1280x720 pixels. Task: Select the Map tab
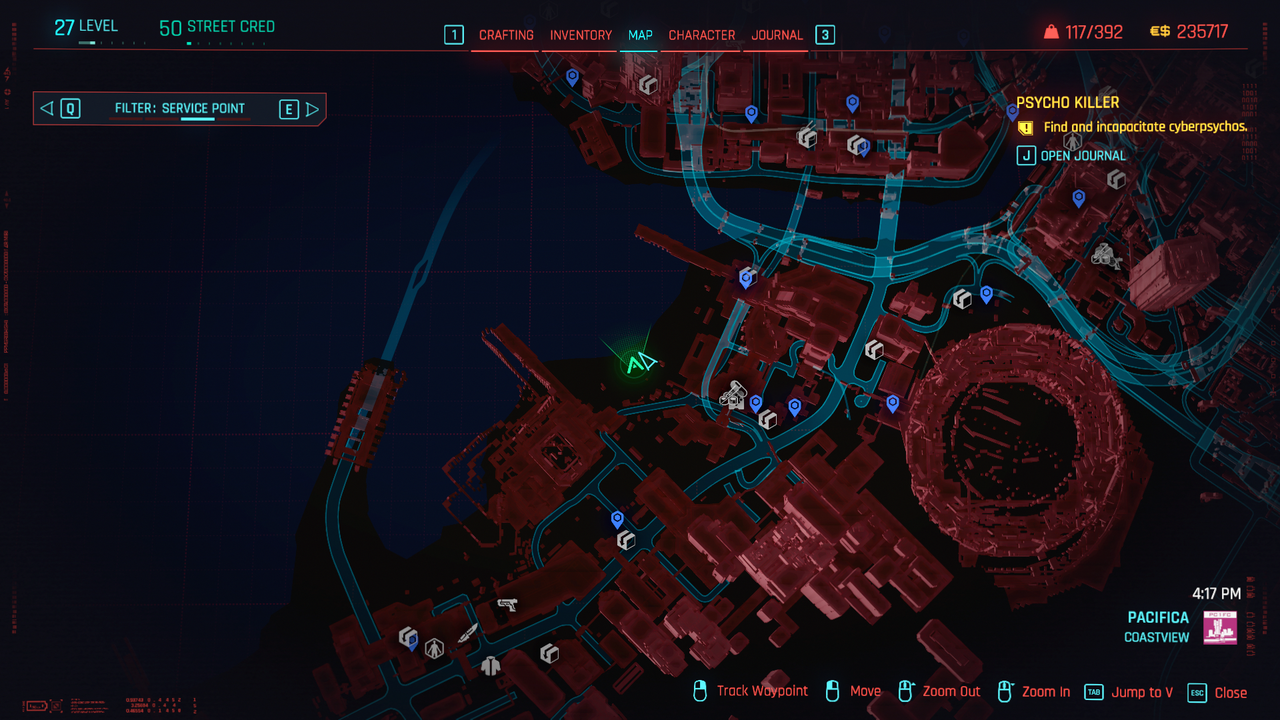pyautogui.click(x=640, y=35)
